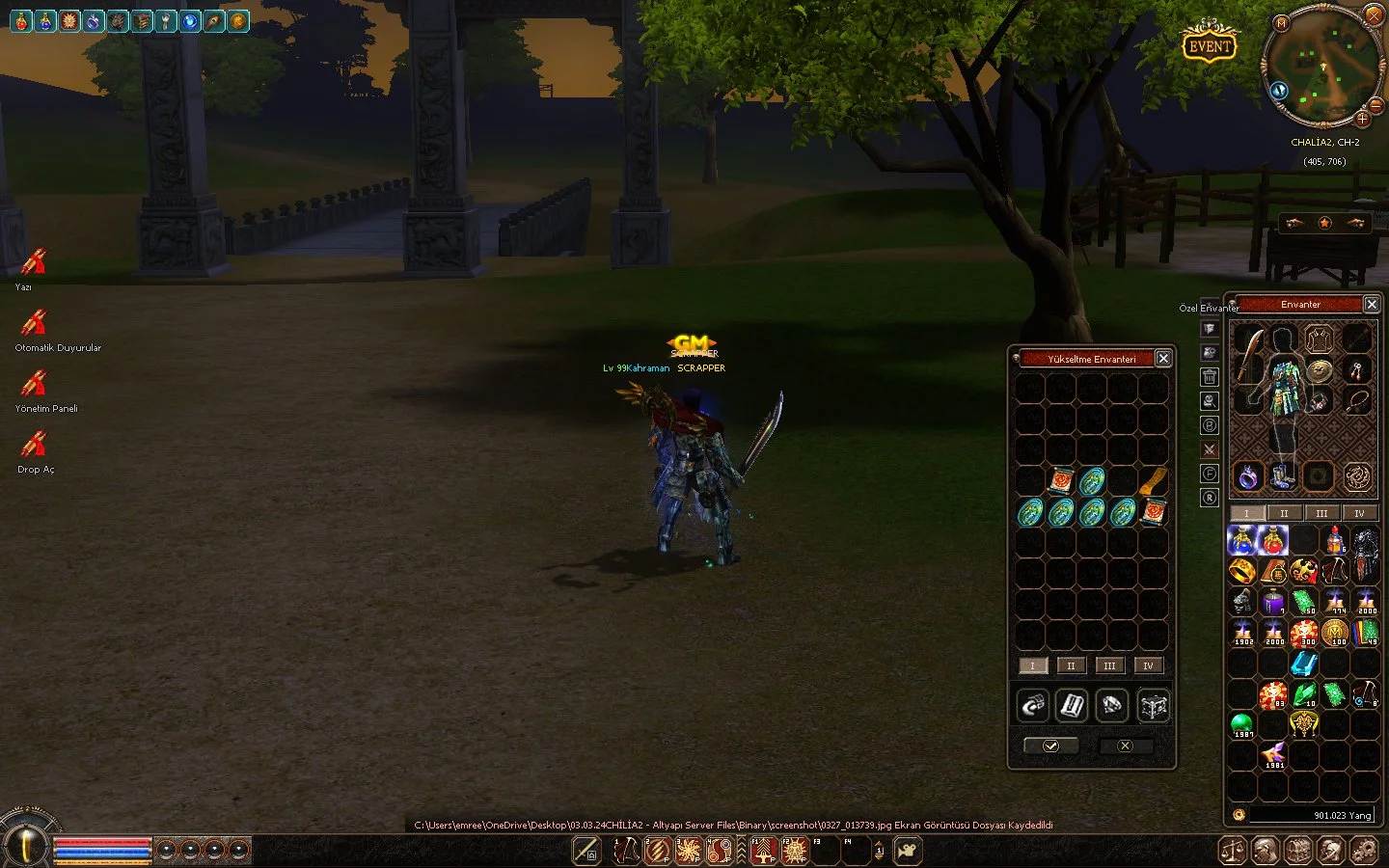This screenshot has width=1389, height=868.
Task: Close the Yükseltme Envanteri window
Action: click(1163, 359)
